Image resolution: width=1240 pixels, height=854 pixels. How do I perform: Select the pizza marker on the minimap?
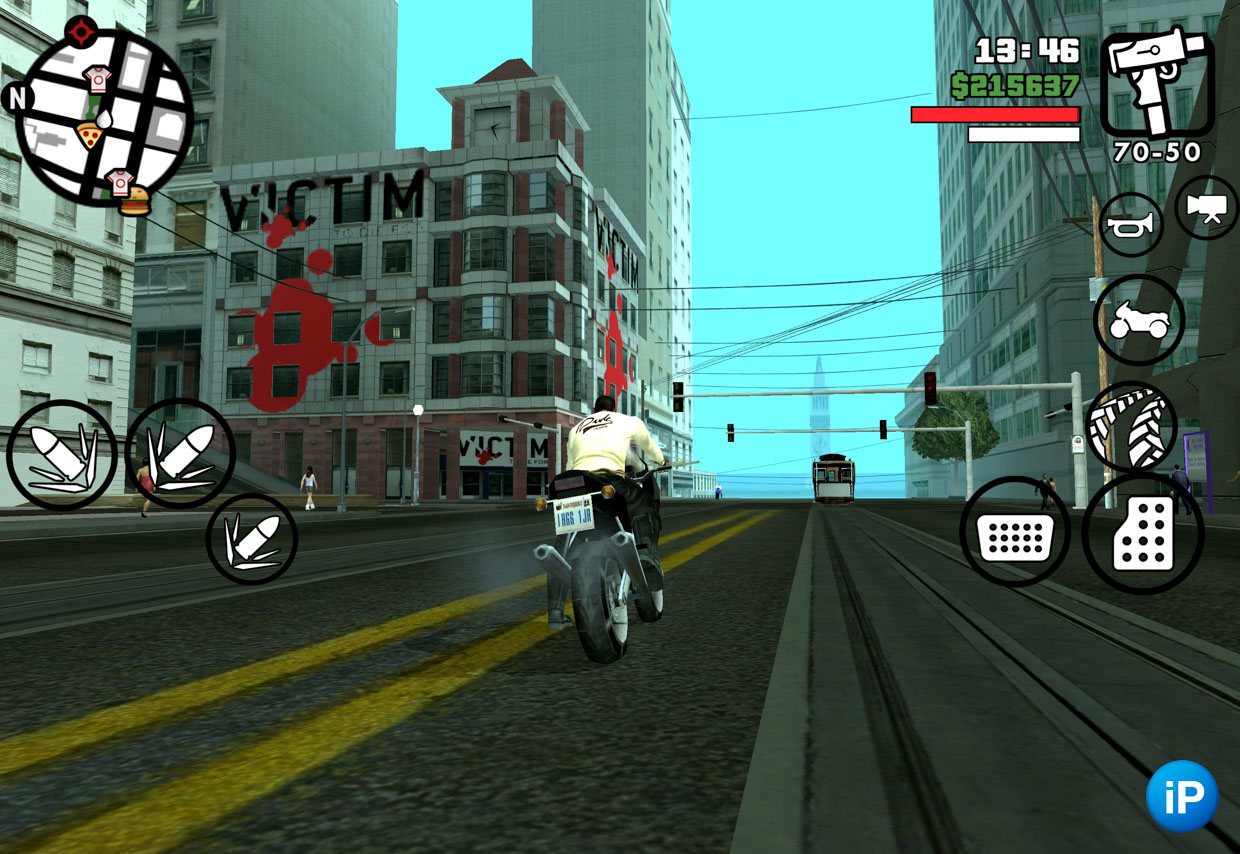(90, 135)
